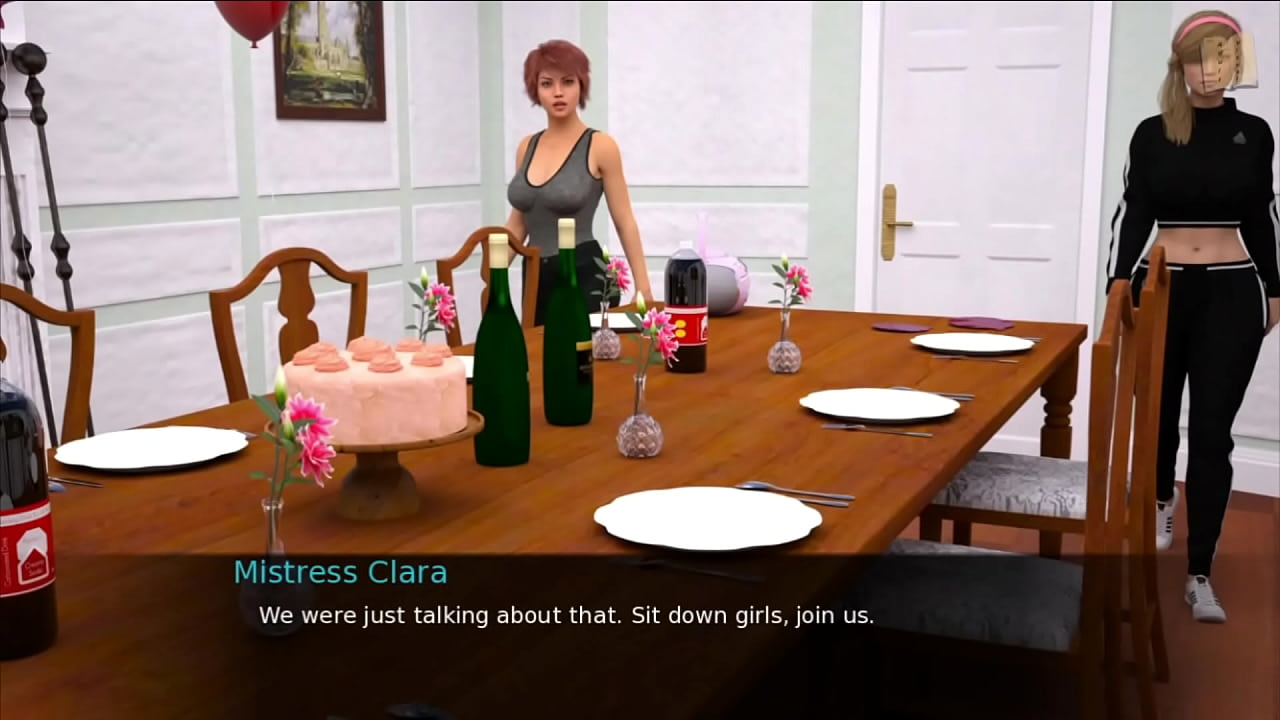Open the semi-transparent book icon
Image resolution: width=1280 pixels, height=720 pixels.
pos(1229,62)
